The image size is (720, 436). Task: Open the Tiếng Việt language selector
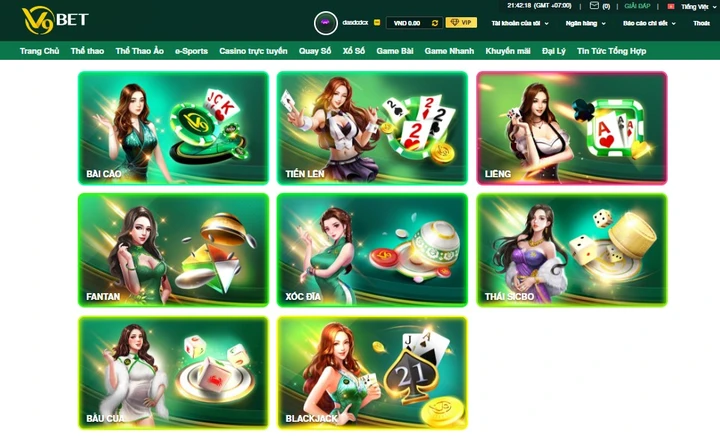point(695,6)
